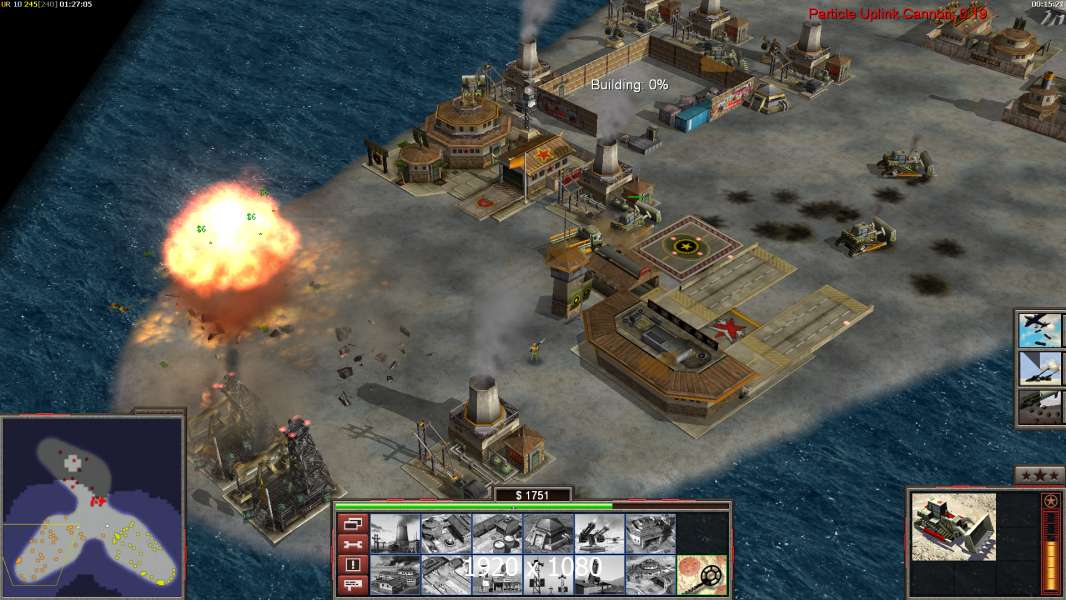Trigger the Artillery Barrage power shortcut
Screen dimensions: 1066x600
1041,368
